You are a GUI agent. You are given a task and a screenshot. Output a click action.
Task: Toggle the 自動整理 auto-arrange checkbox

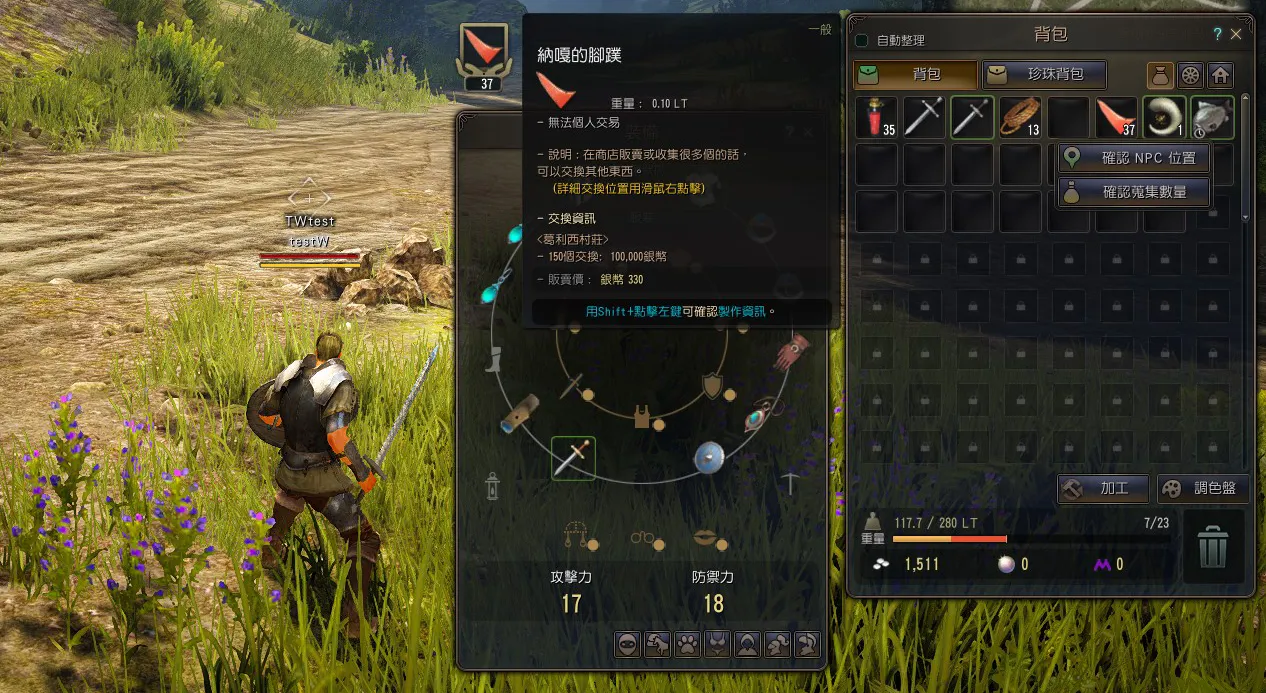tap(861, 41)
